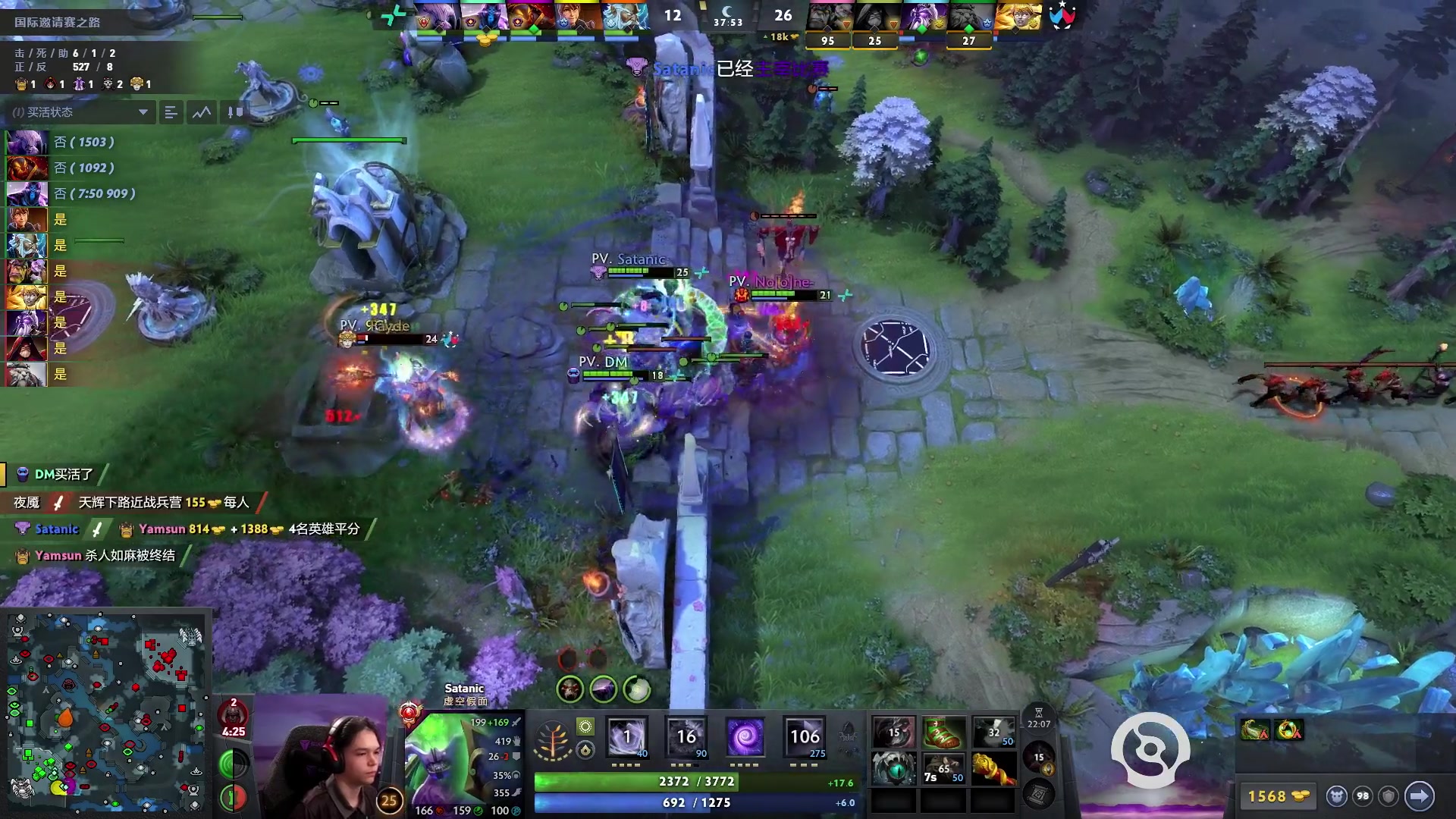
Task: Select the Invoker portrait in top bar
Action: coord(578,17)
